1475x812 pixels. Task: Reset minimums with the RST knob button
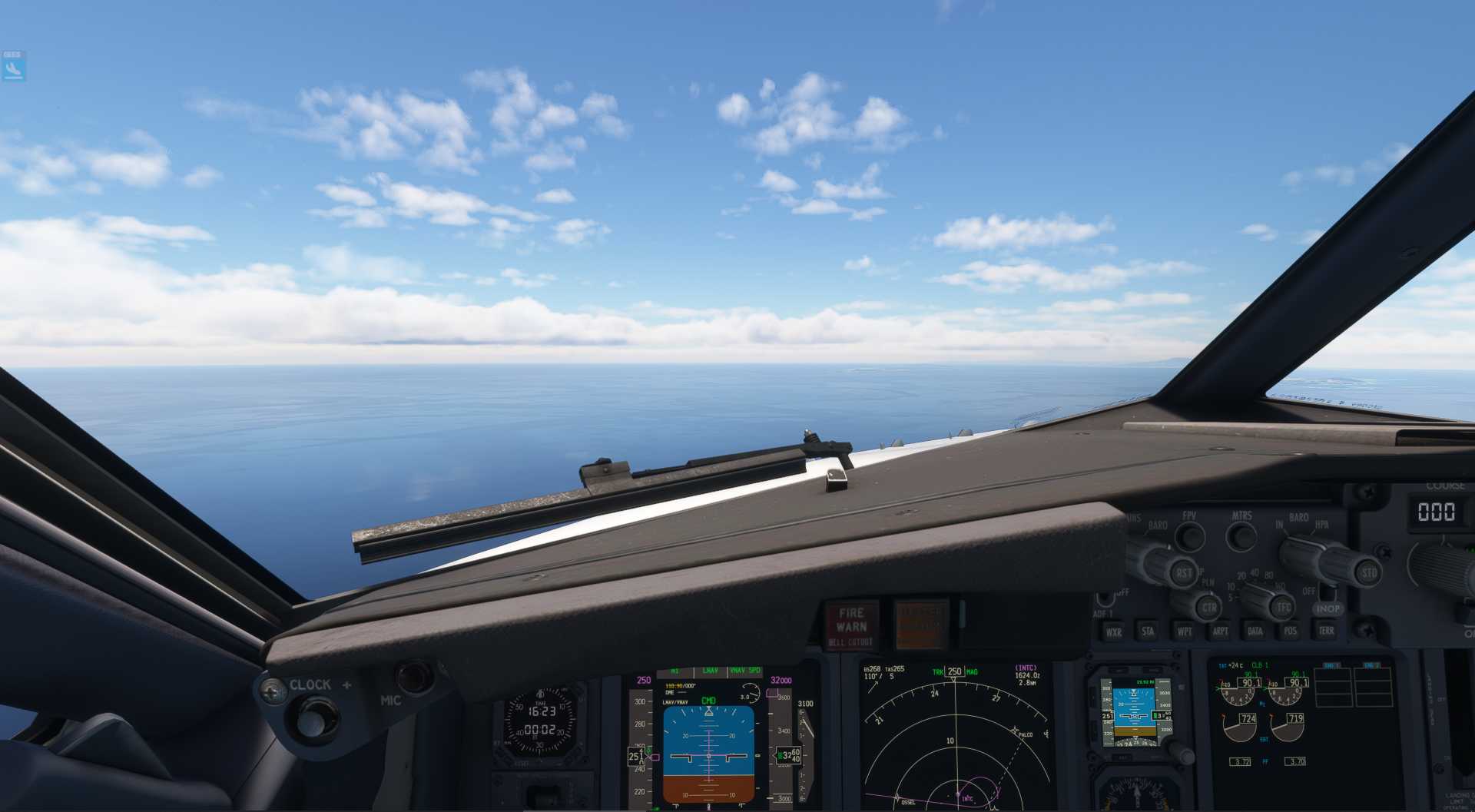point(1184,572)
